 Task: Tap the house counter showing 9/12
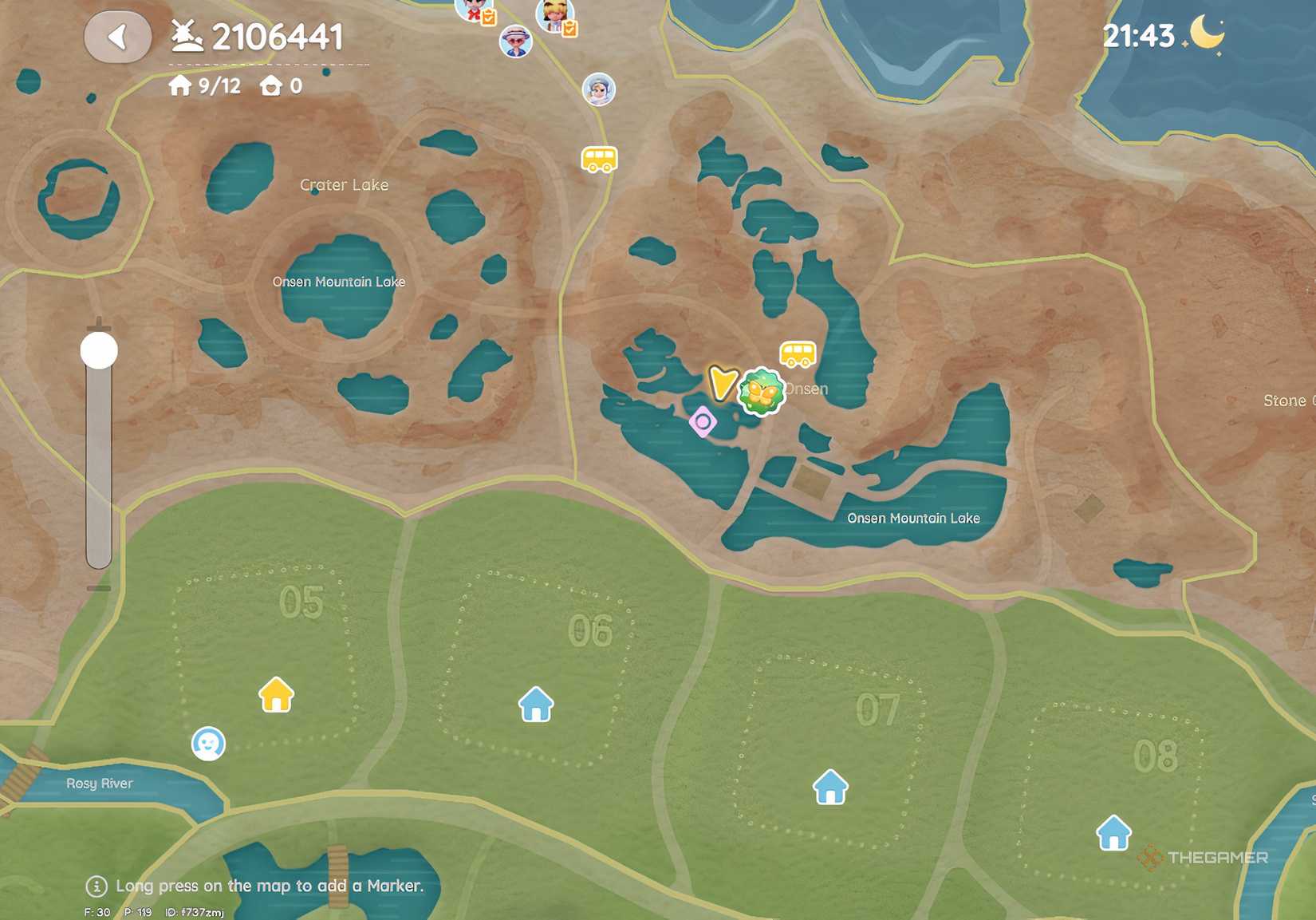(x=203, y=85)
